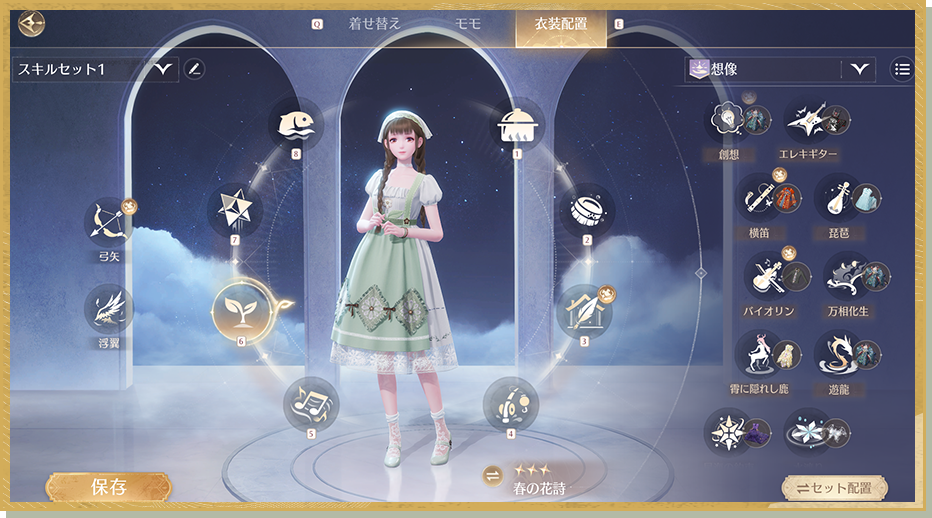Open the モモ tab
Screen dimensions: 932x518
tap(467, 24)
